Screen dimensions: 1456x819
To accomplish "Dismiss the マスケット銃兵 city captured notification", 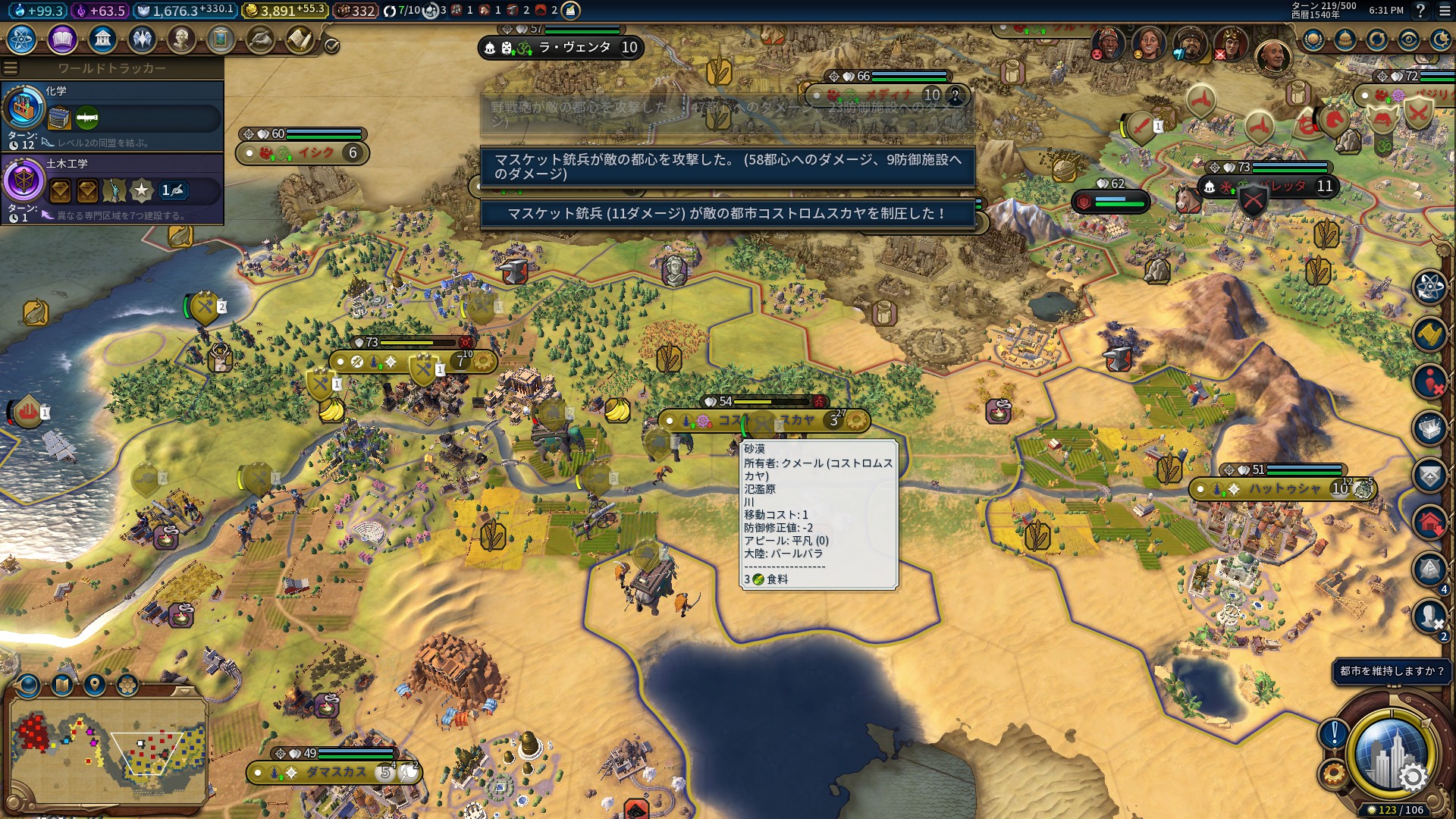I will (727, 214).
